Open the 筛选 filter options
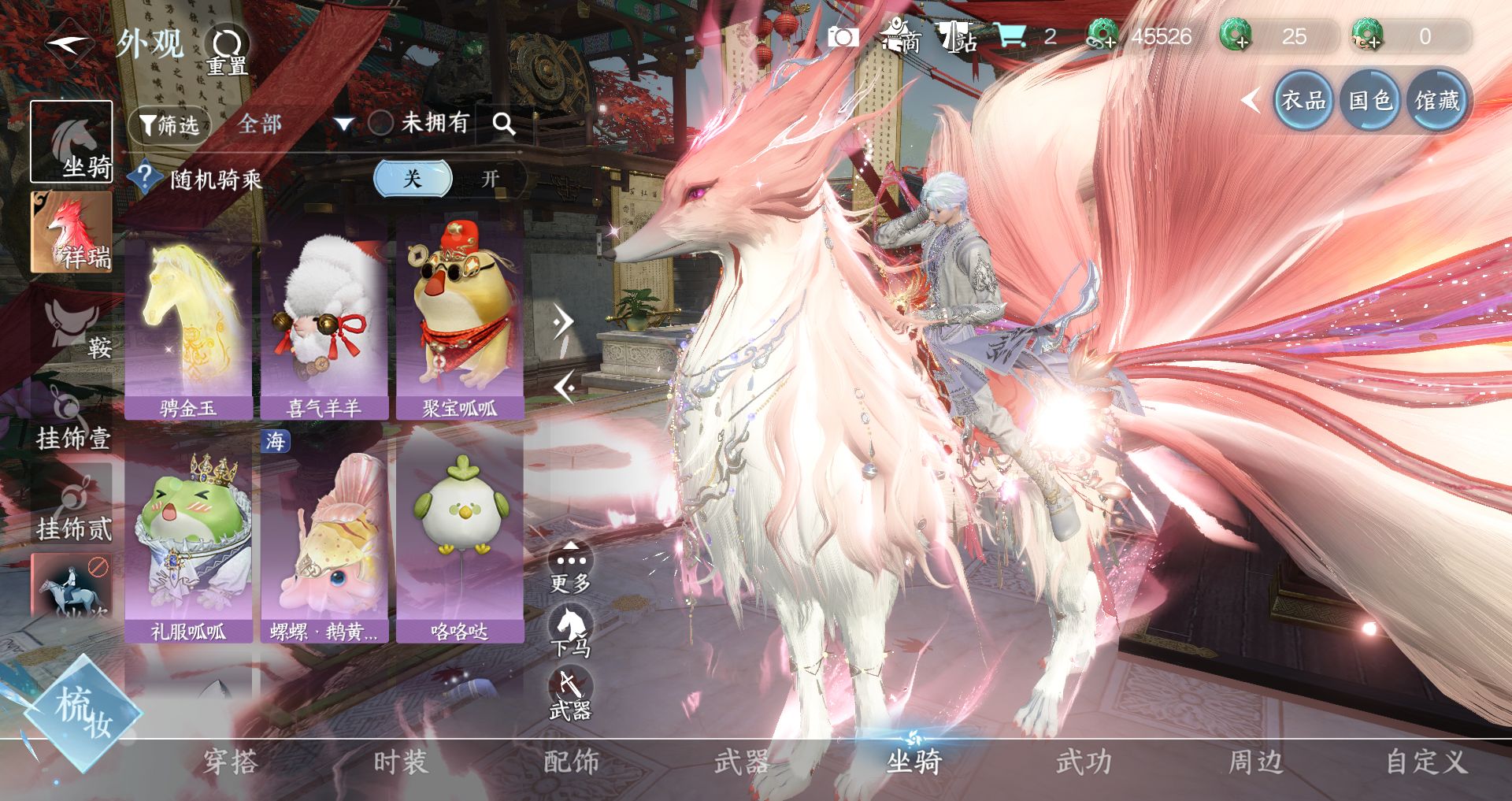Image resolution: width=1512 pixels, height=801 pixels. point(169,124)
